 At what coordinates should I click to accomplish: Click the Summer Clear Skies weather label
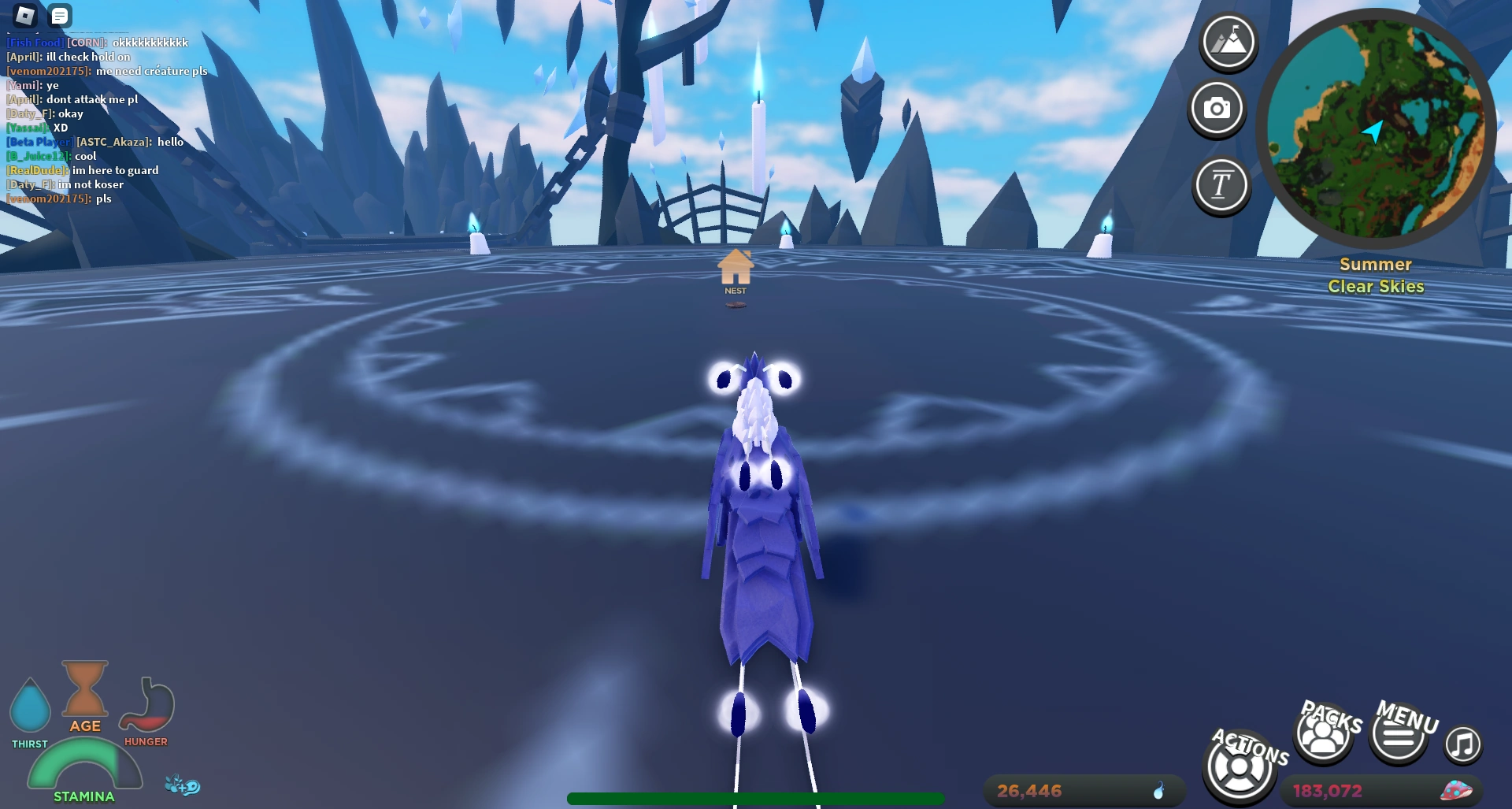(x=1375, y=276)
